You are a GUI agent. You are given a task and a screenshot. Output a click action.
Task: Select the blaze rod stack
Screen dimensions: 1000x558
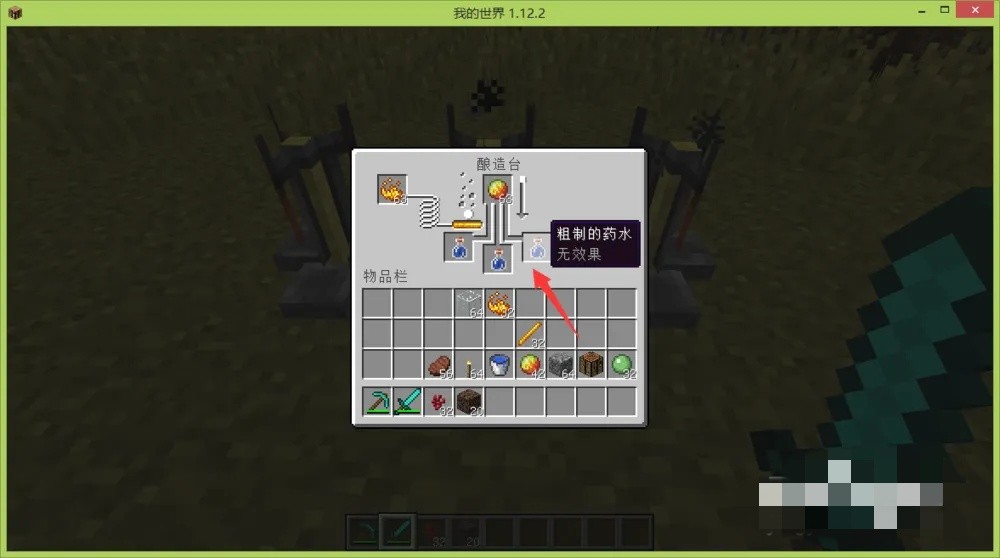click(530, 333)
